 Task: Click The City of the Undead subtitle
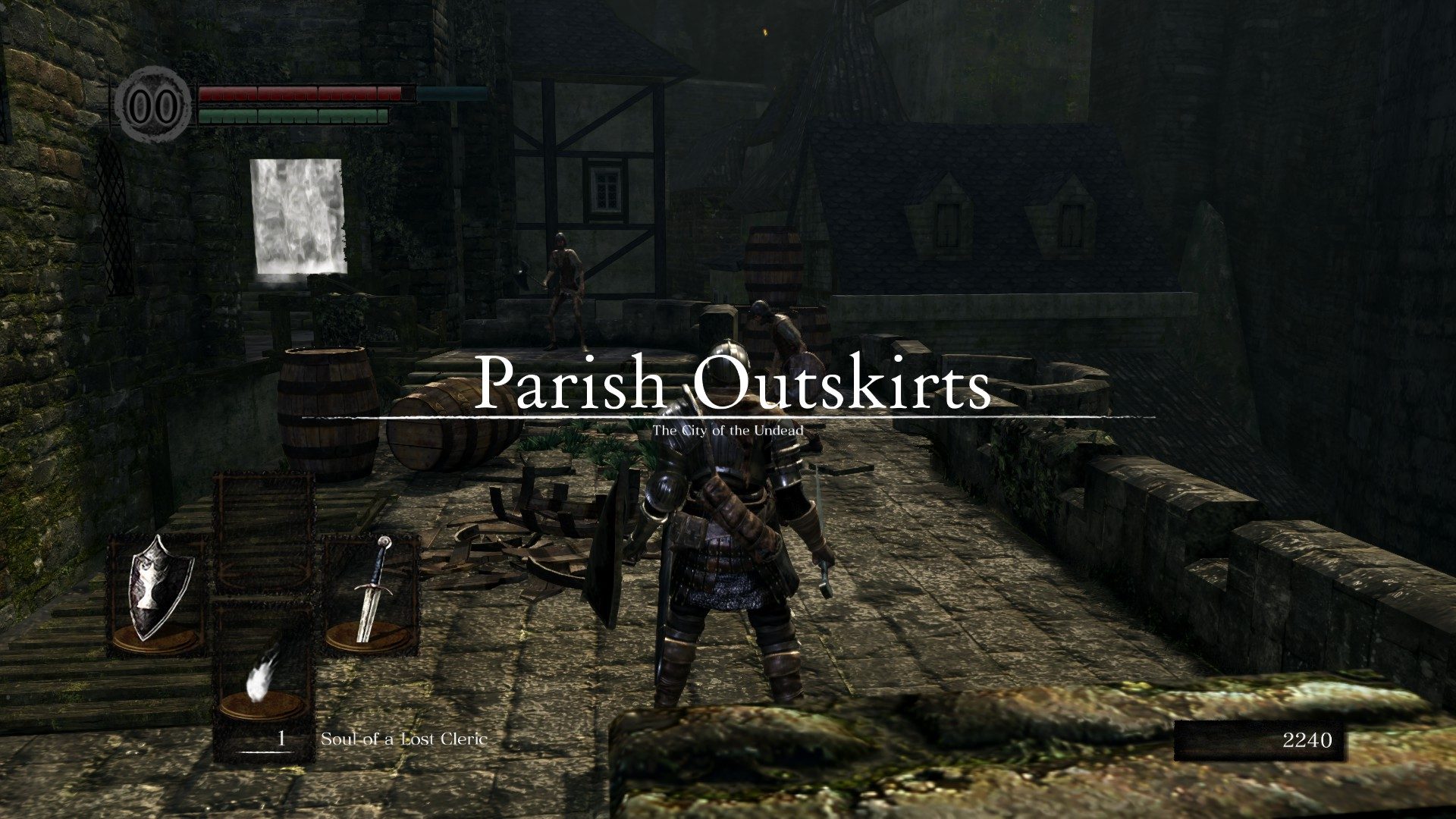point(730,431)
